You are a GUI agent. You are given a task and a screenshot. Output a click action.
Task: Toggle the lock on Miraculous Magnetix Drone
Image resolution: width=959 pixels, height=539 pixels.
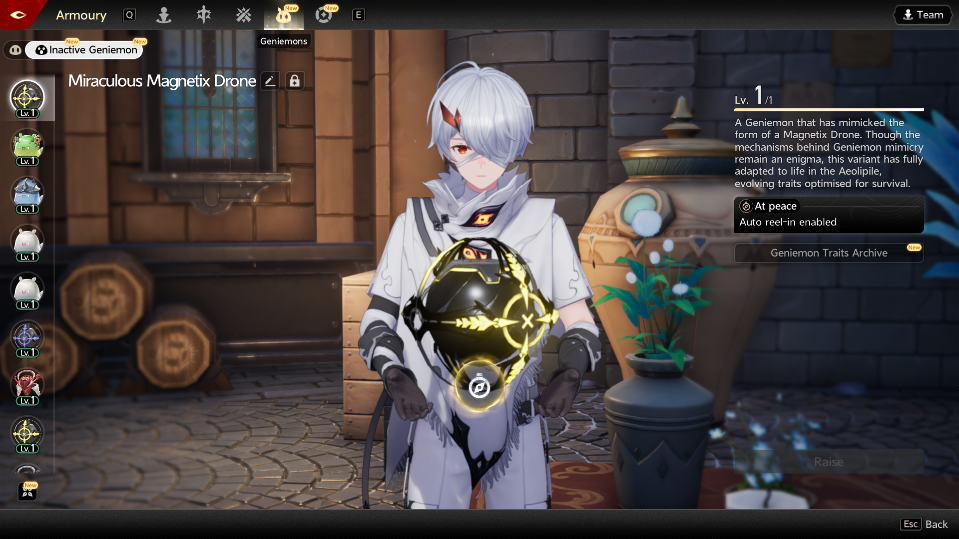[x=295, y=81]
